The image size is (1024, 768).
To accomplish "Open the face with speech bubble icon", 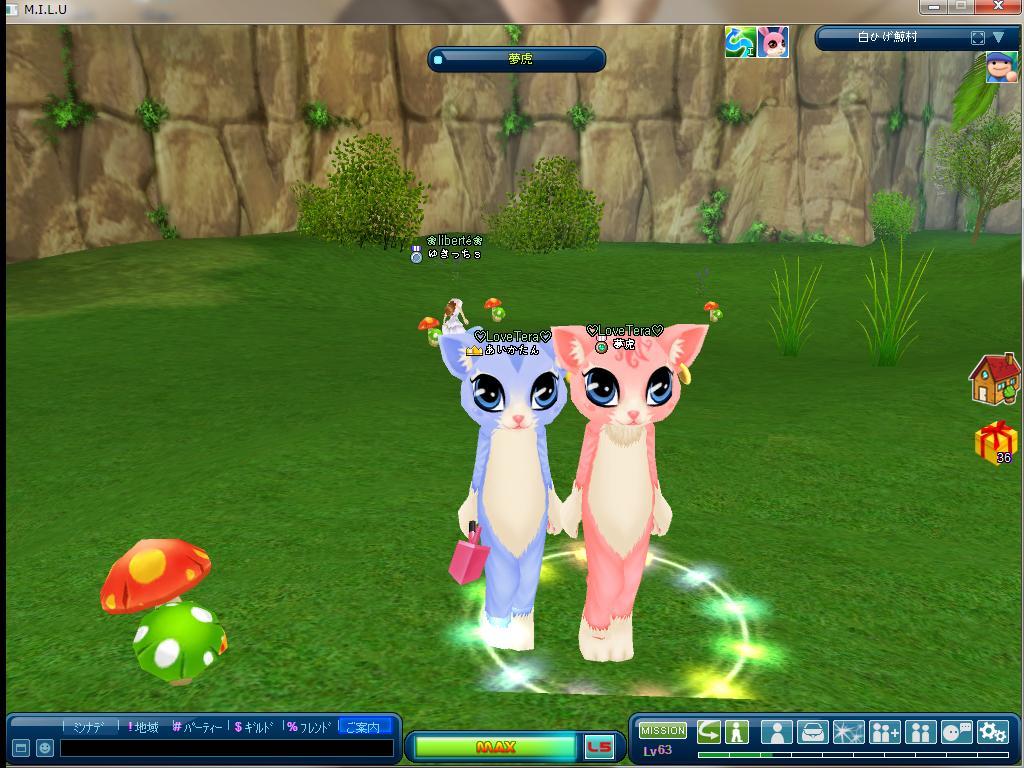I will pos(957,732).
